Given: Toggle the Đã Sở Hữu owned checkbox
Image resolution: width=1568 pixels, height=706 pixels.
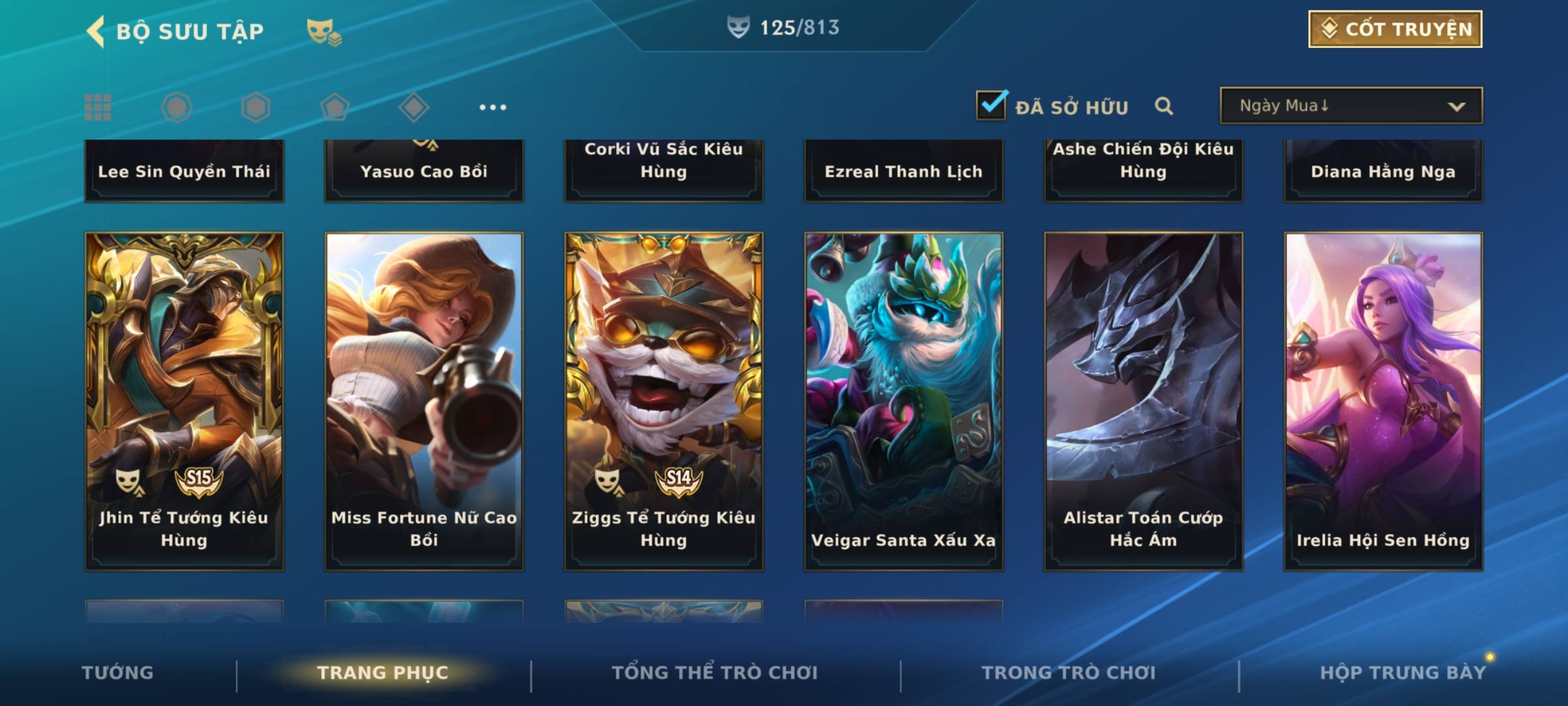Looking at the screenshot, I should click(991, 105).
